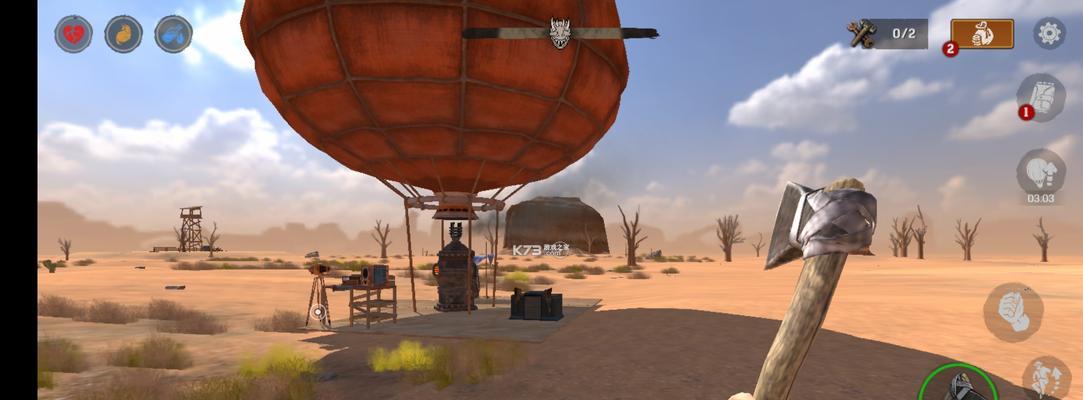This screenshot has height=400, width=1083.
Task: Check the blue water thirst icon
Action: coord(173,34)
